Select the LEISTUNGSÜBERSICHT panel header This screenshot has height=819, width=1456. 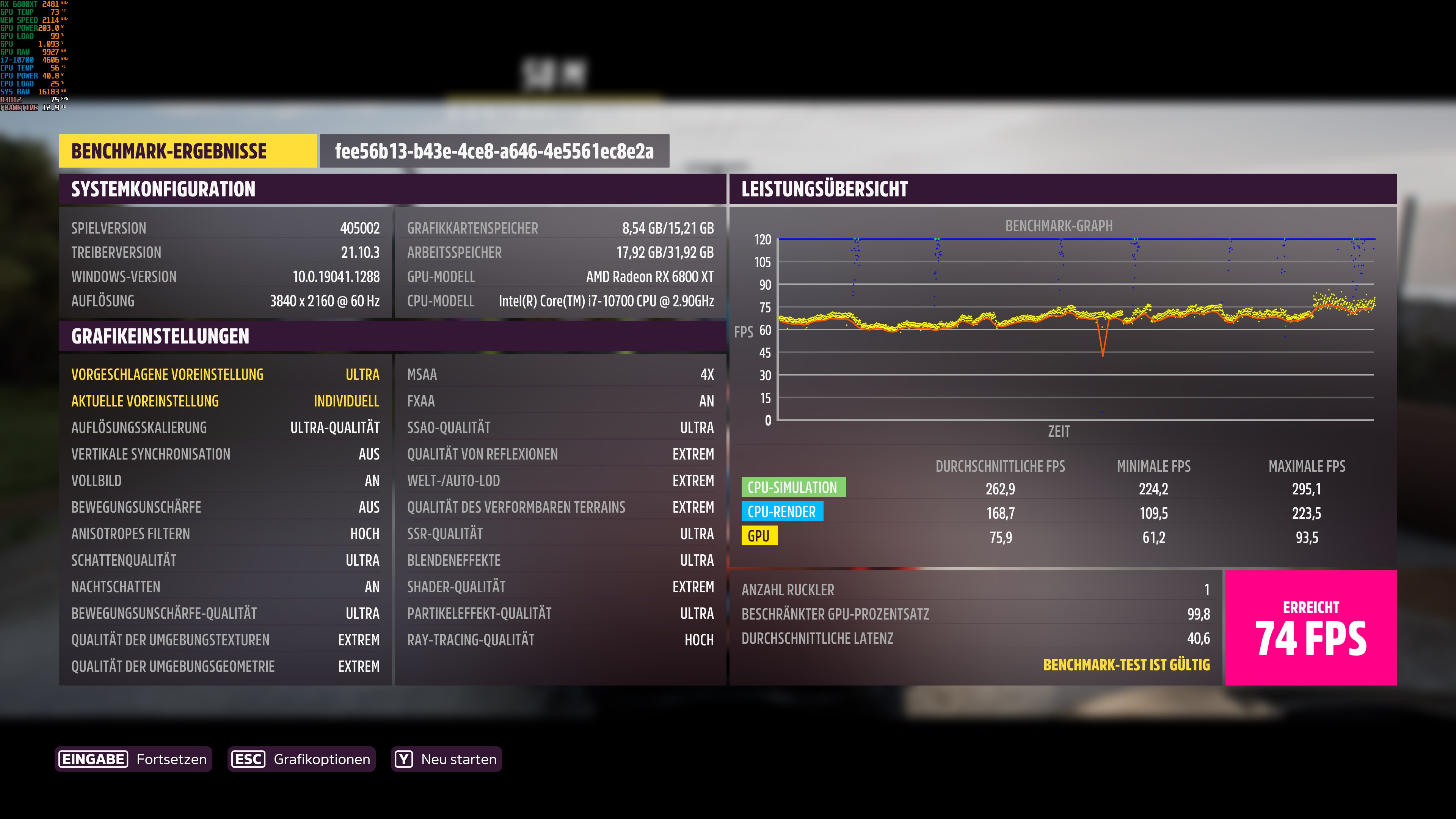[826, 189]
